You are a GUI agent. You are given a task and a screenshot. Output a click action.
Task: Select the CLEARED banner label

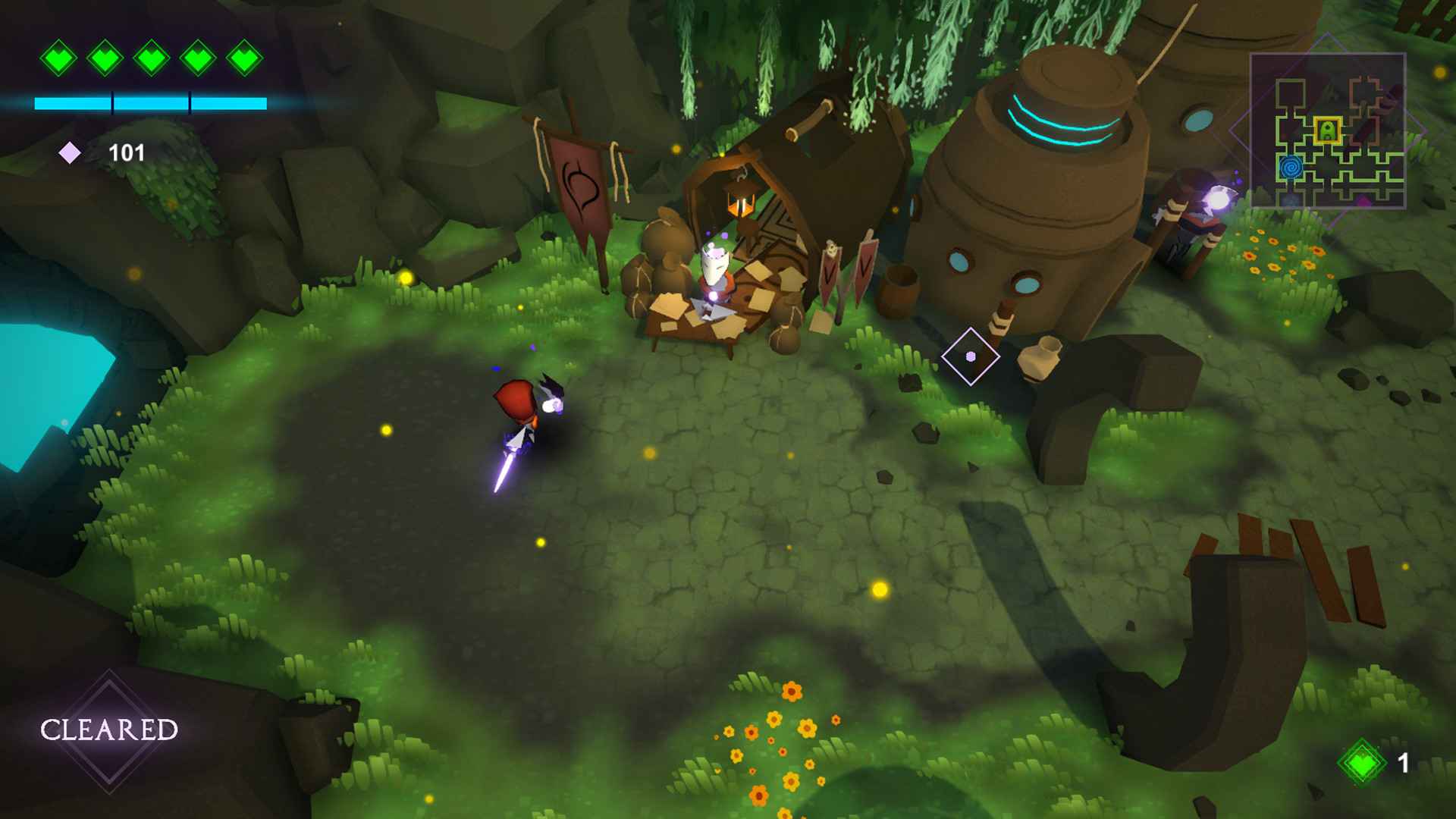(109, 730)
